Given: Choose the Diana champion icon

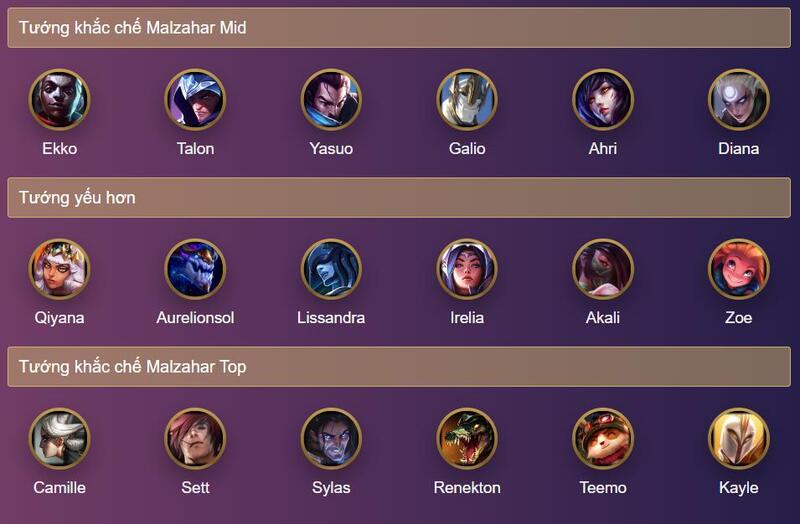Looking at the screenshot, I should pyautogui.click(x=738, y=99).
